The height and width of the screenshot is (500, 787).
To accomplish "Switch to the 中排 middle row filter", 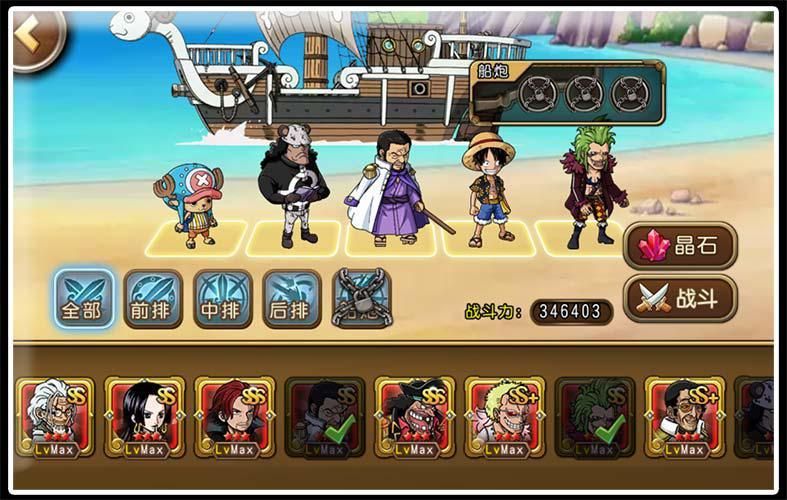I will (x=223, y=298).
